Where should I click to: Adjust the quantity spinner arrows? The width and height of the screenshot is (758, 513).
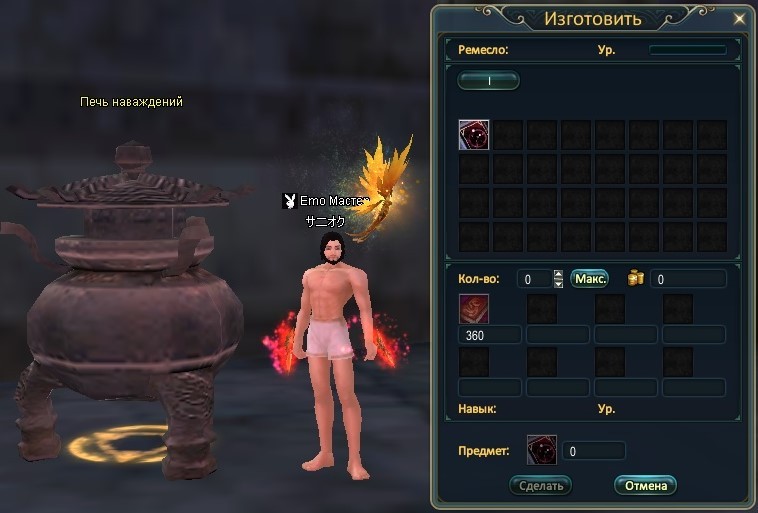click(558, 279)
